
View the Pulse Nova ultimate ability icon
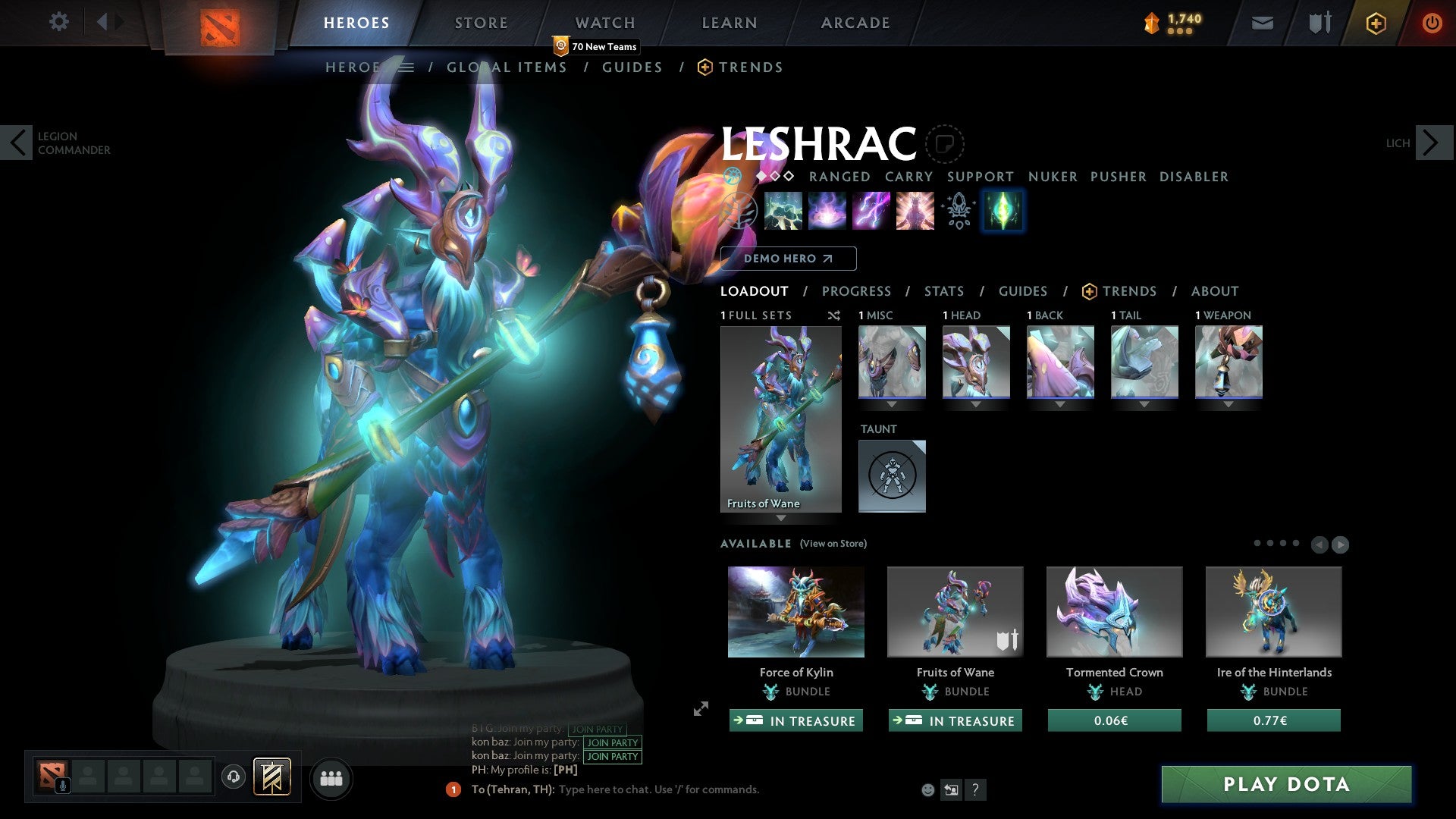[x=914, y=211]
